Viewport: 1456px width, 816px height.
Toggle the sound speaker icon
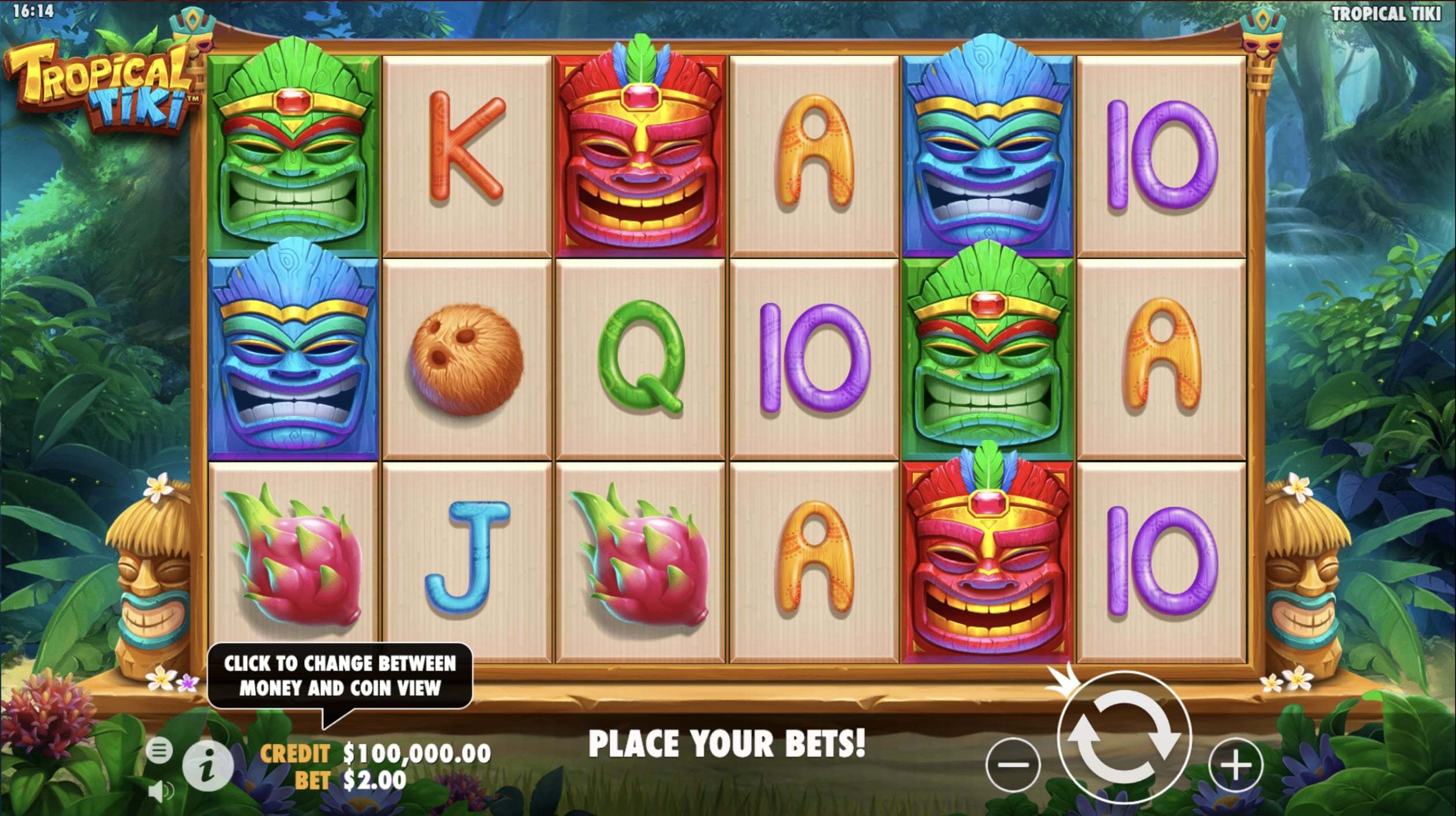tap(159, 791)
